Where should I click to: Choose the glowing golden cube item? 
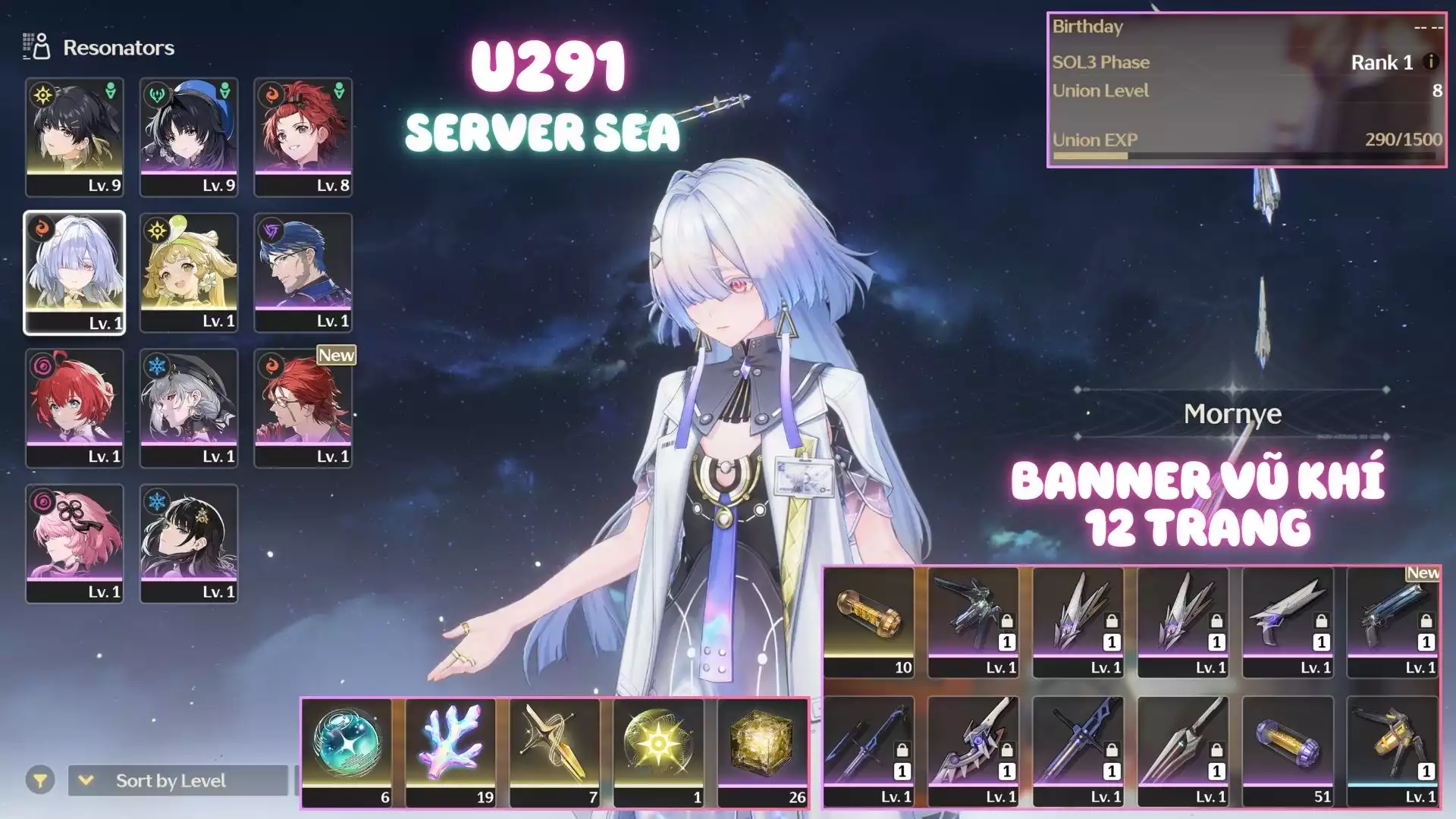click(762, 752)
